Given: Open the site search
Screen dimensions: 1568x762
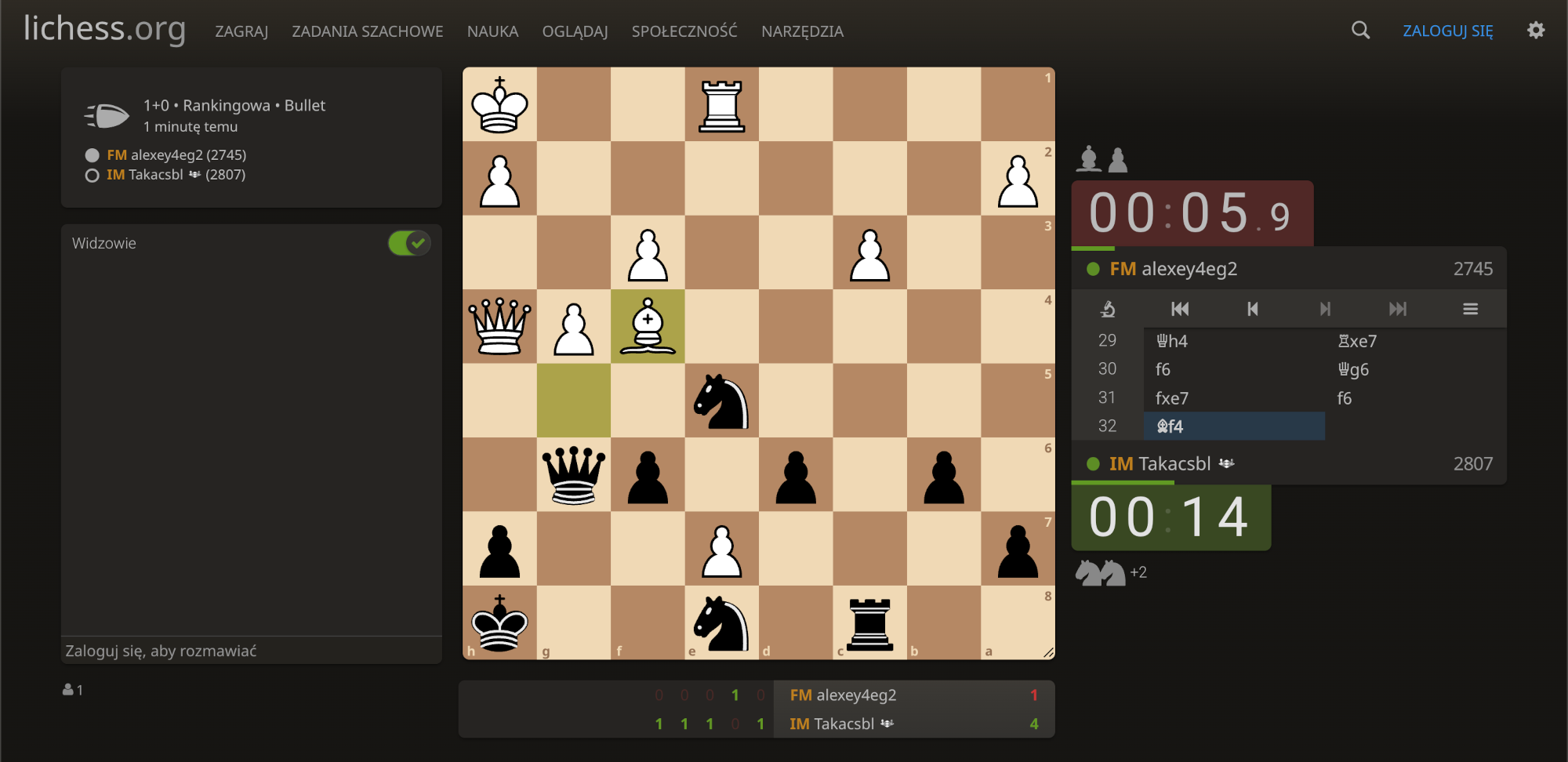Looking at the screenshot, I should pyautogui.click(x=1360, y=30).
